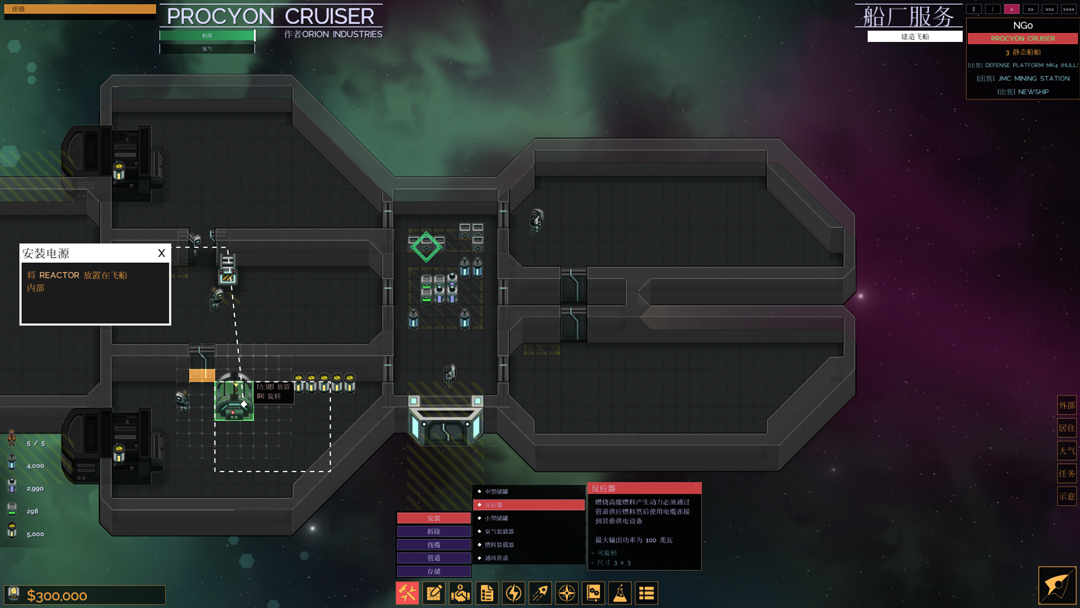The height and width of the screenshot is (608, 1080).
Task: Select the 存储 storage category
Action: coord(434,571)
